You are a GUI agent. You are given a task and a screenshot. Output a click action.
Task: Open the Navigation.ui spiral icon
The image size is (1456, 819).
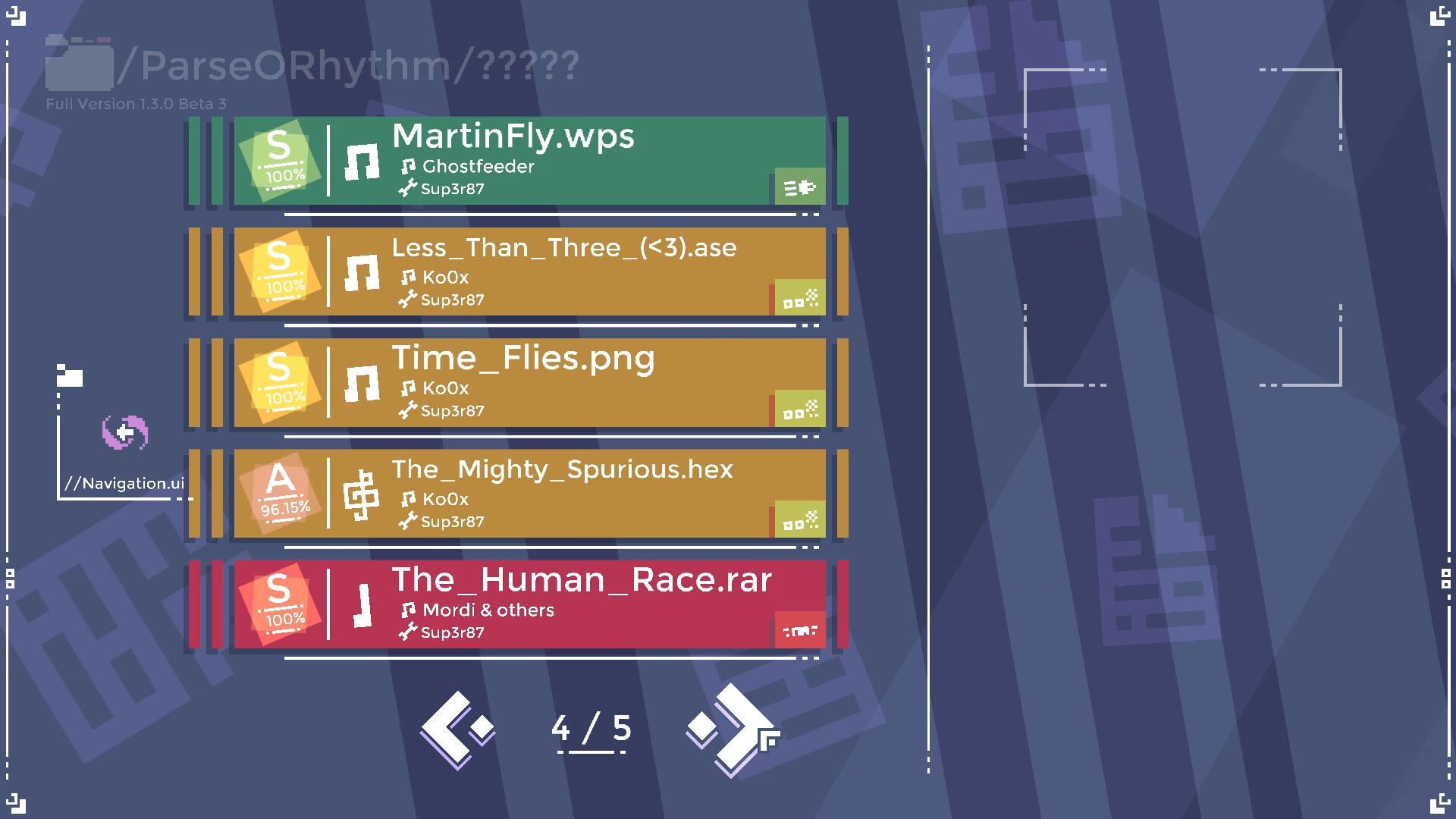click(124, 434)
